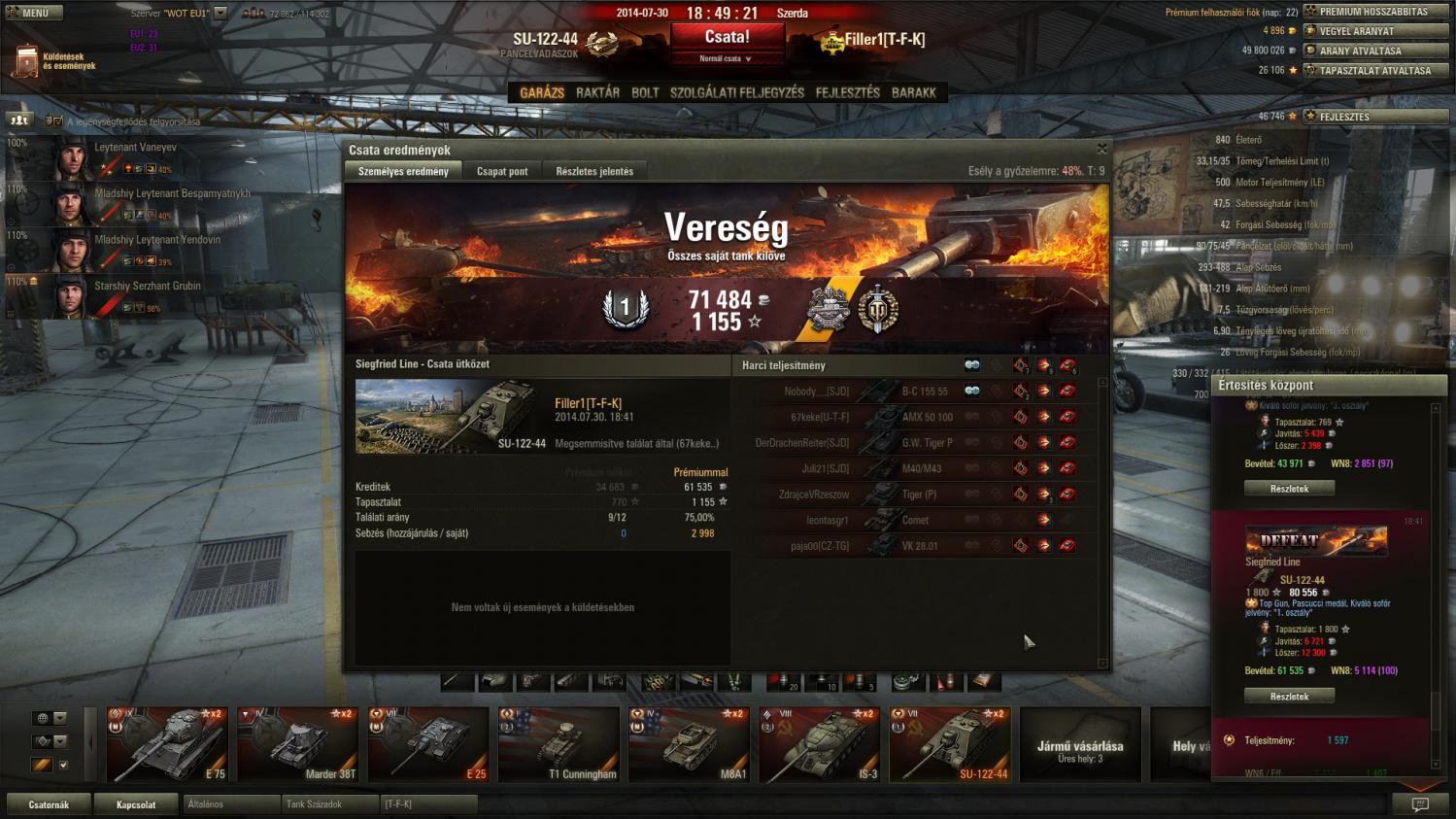Select the Marder 38T tank
Image resolution: width=1456 pixels, height=819 pixels.
[297, 744]
